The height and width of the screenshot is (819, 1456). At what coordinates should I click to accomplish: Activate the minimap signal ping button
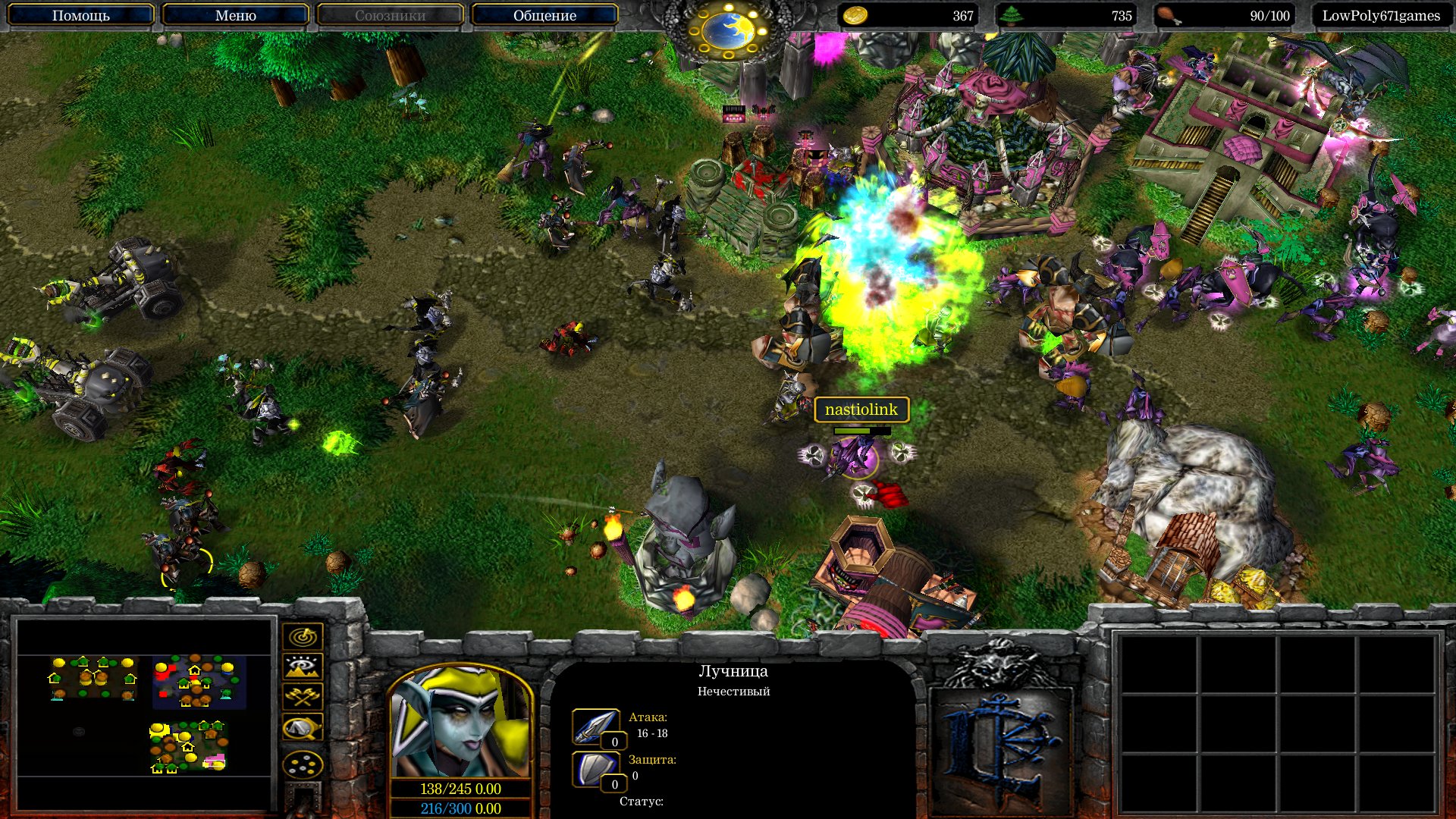pyautogui.click(x=303, y=635)
